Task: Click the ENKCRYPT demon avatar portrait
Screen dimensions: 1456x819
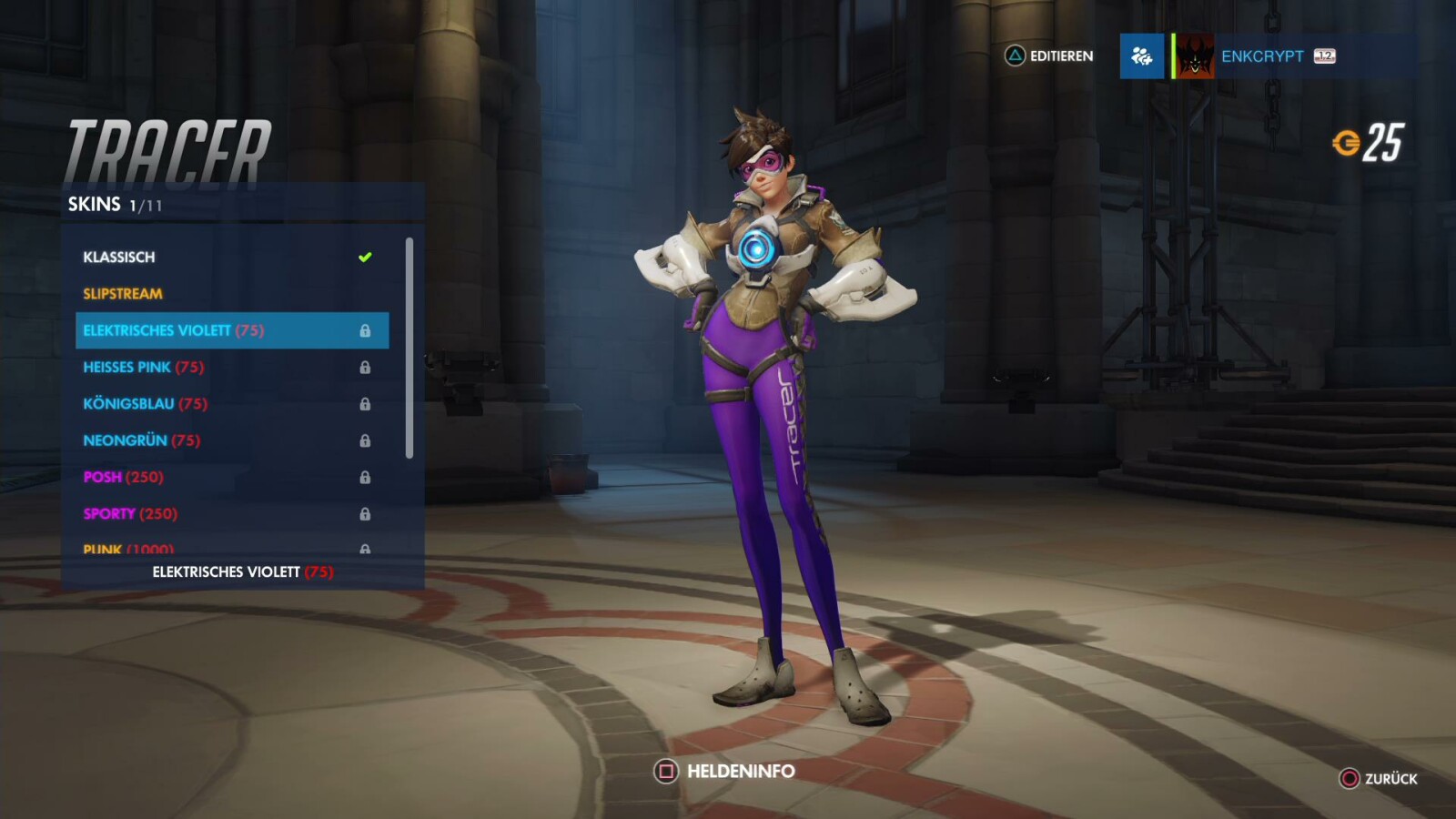Action: (1194, 56)
